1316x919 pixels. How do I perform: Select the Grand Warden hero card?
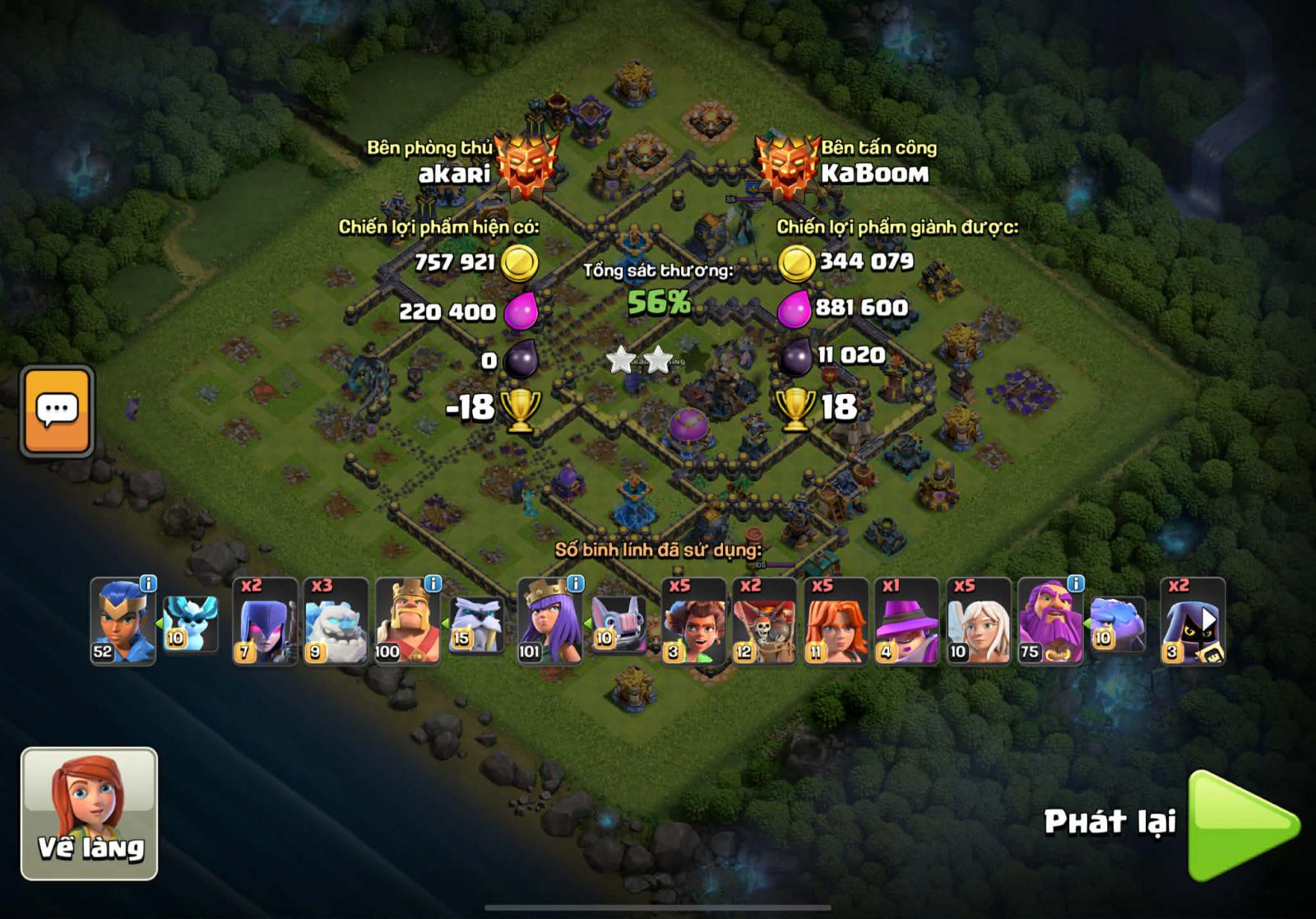1050,623
